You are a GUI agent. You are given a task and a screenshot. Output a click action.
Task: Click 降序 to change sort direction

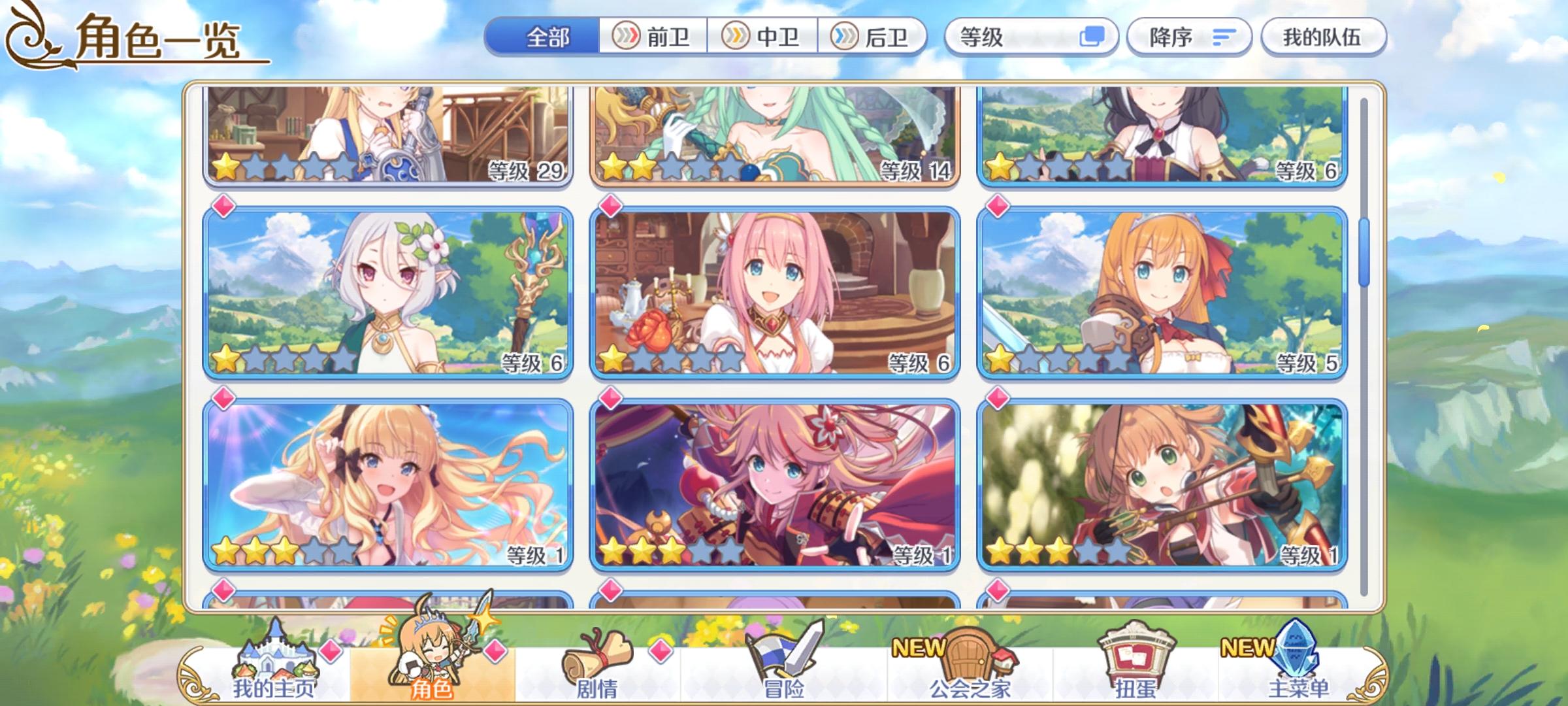(1183, 37)
